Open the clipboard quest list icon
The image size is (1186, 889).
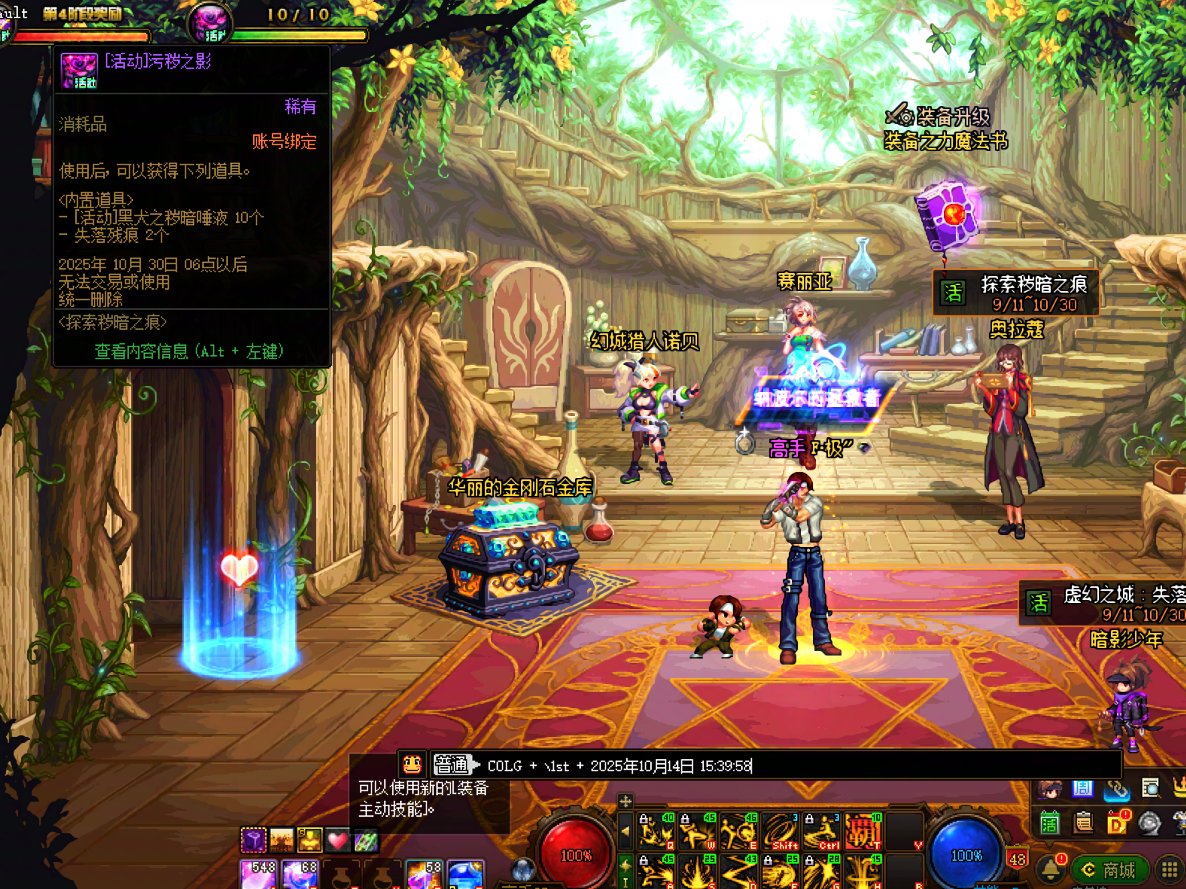(1083, 823)
